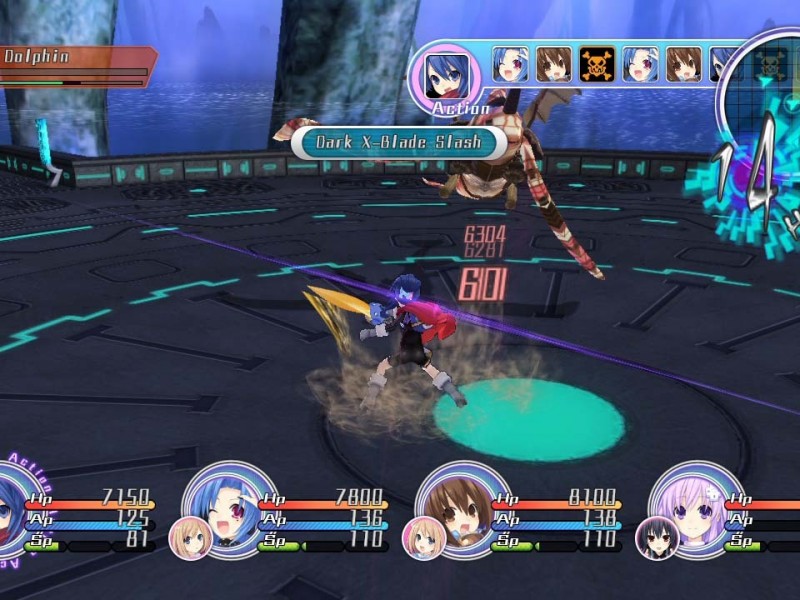Click the black-haired partner's small portrait
The height and width of the screenshot is (600, 800).
coord(658,538)
